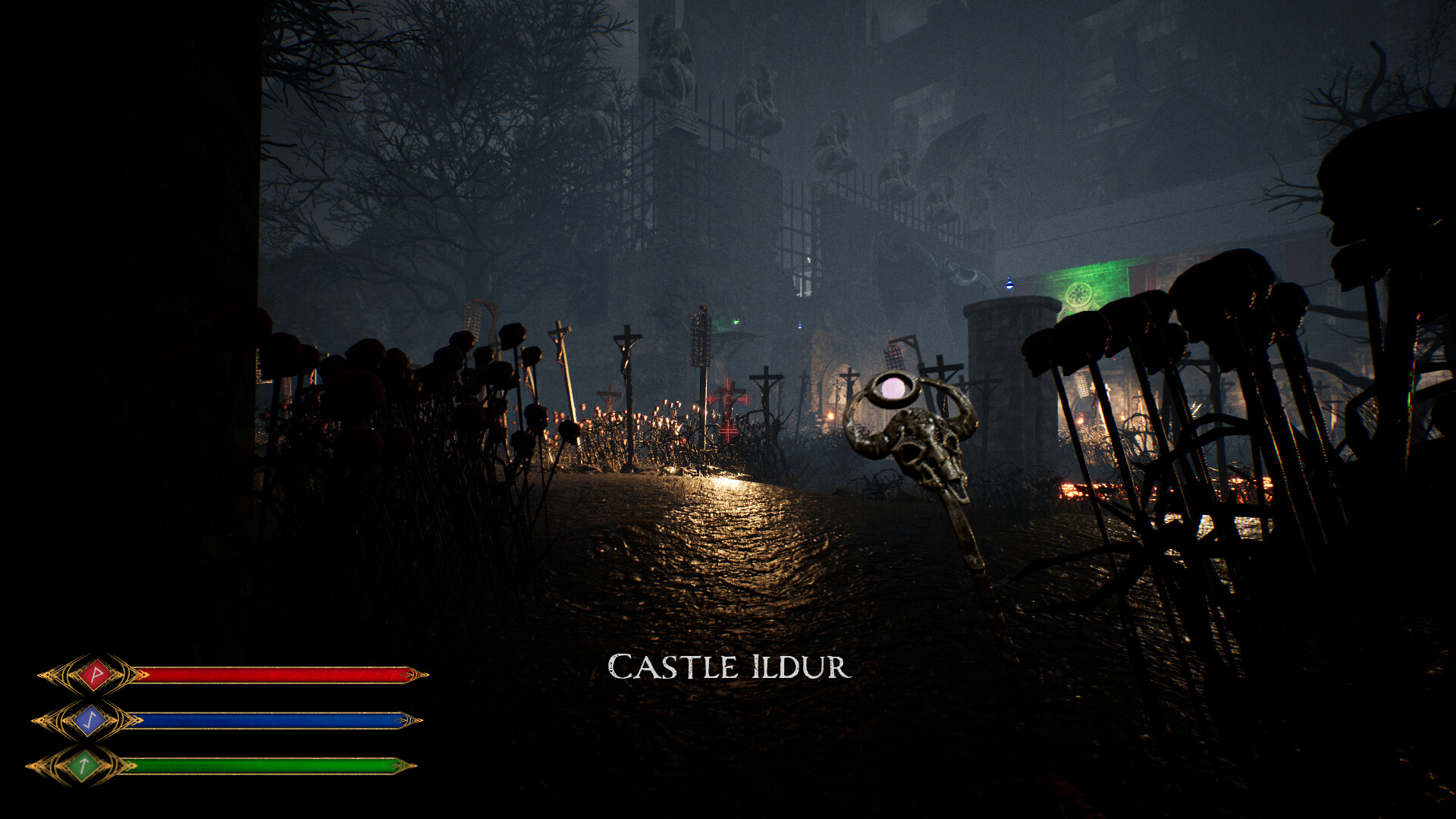
Task: Click the hanging gibbet cage silhouette
Action: 699,336
